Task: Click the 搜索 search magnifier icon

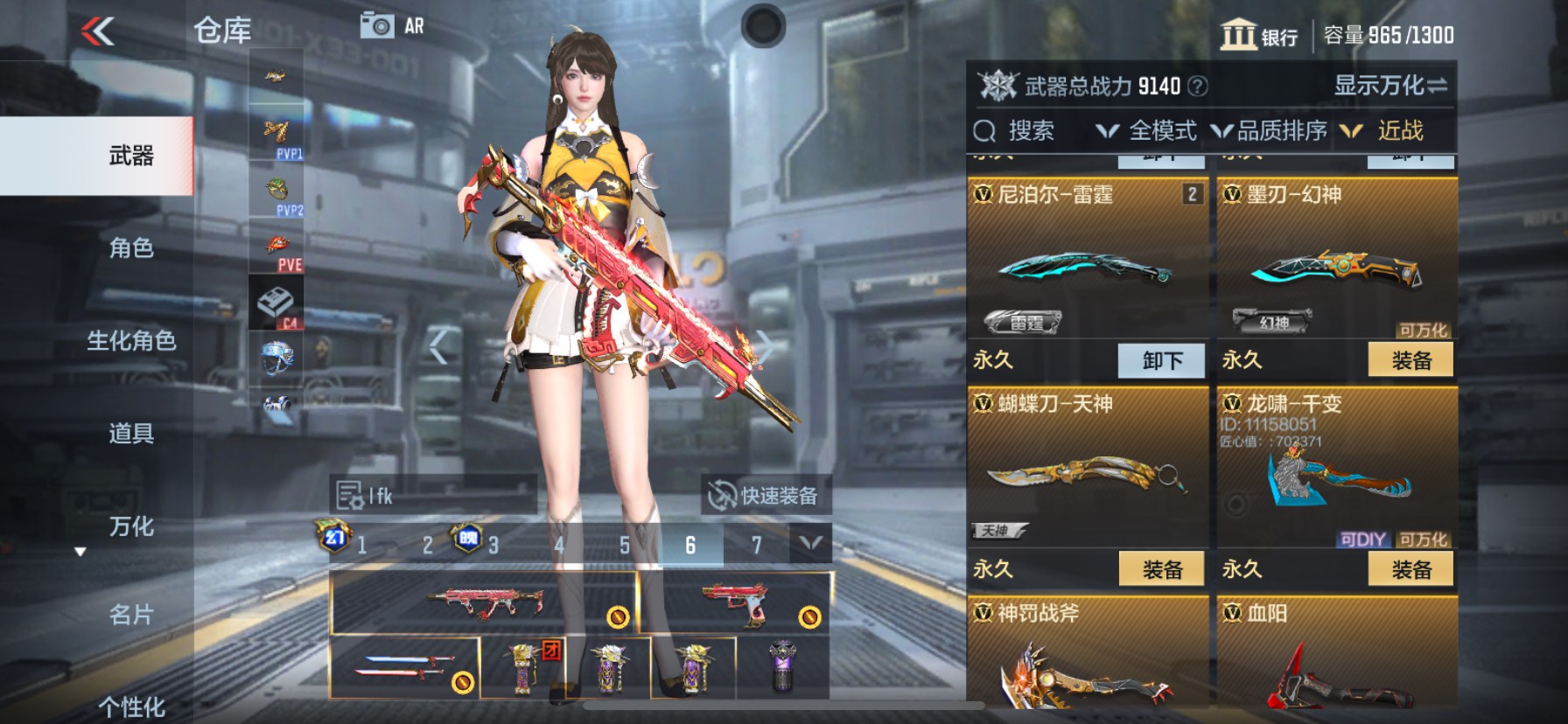Action: click(x=986, y=130)
